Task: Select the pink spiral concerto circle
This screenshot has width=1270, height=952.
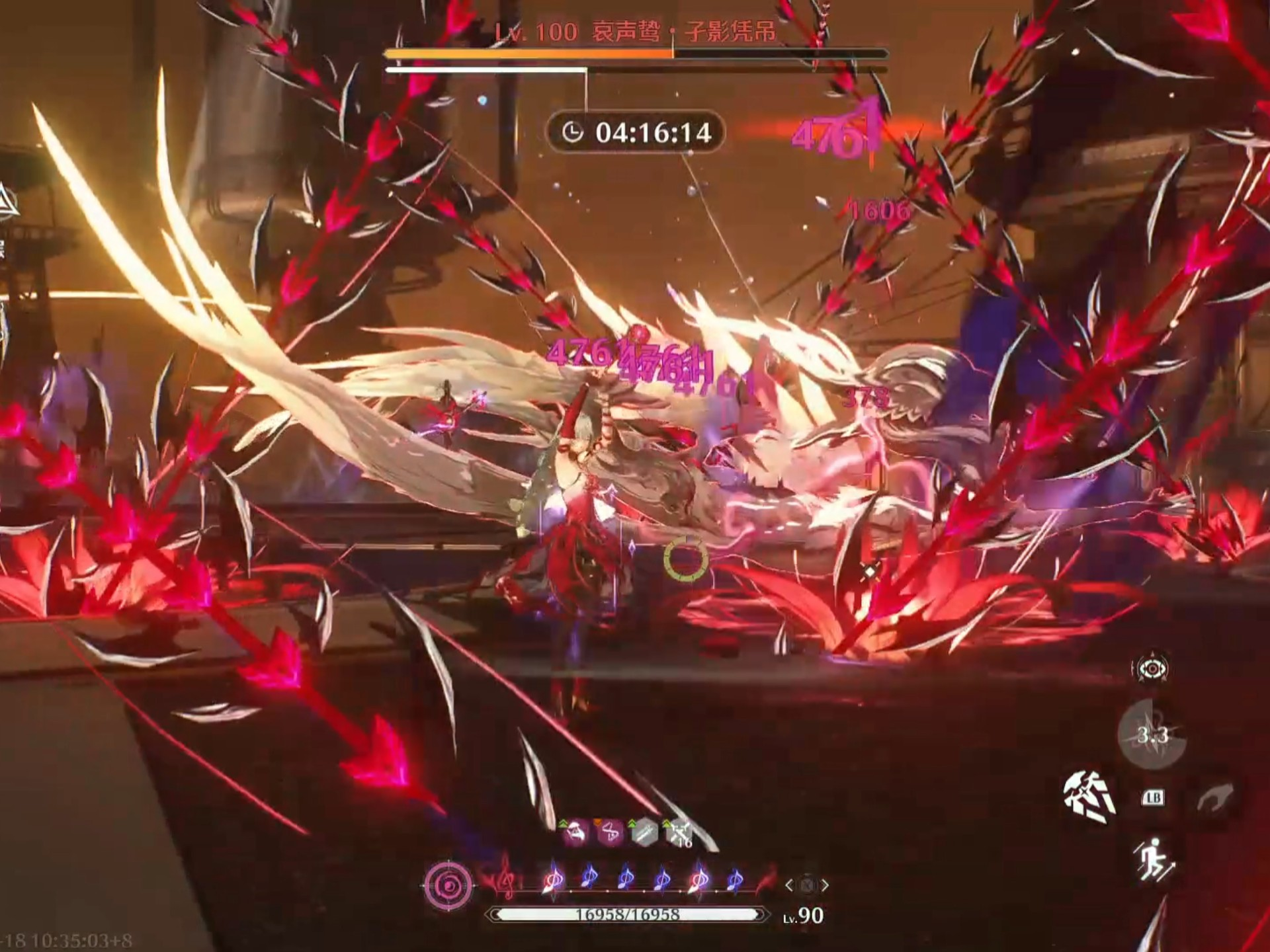Action: [449, 885]
